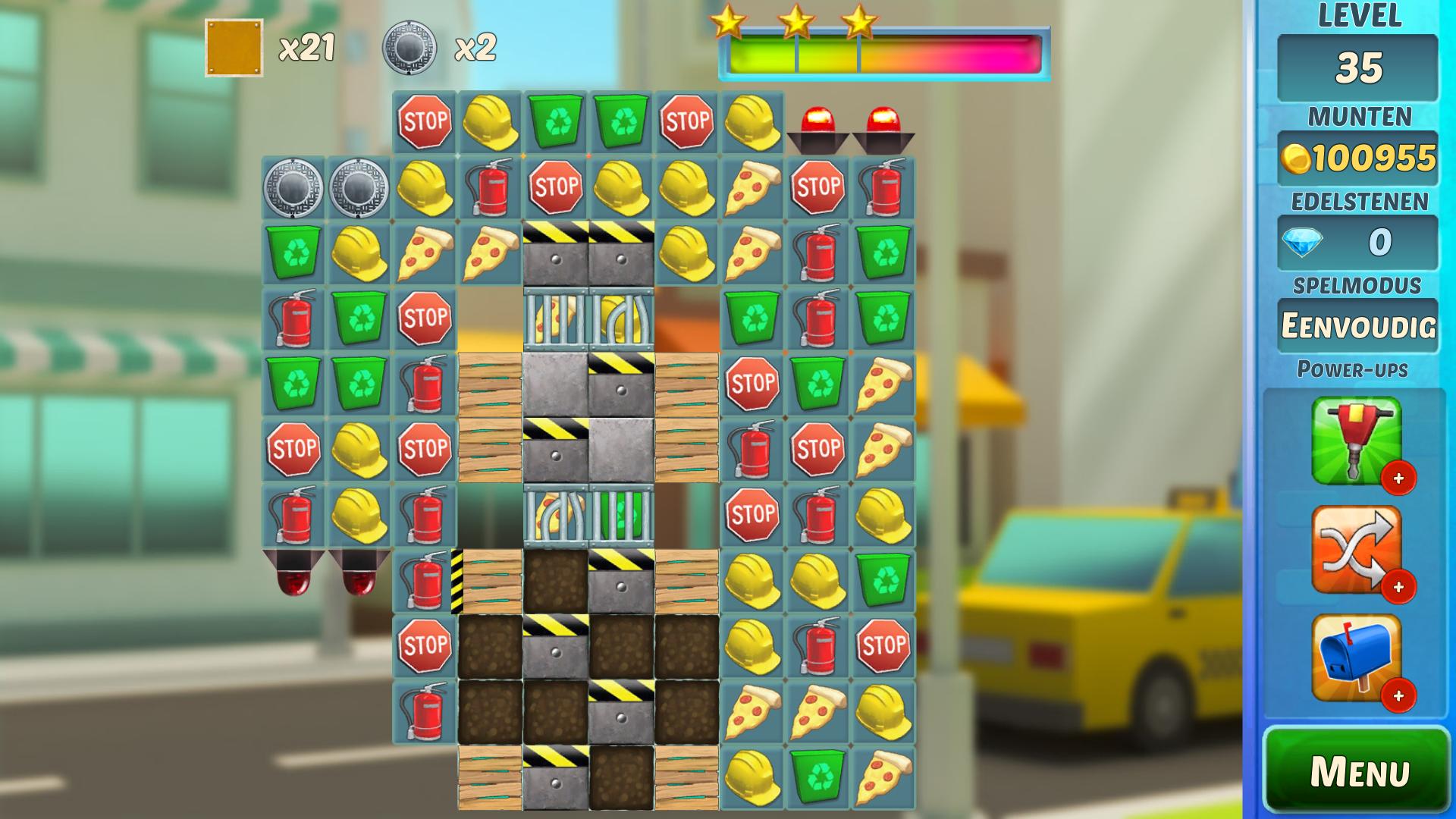Image resolution: width=1456 pixels, height=819 pixels.
Task: Use the shuffle arrows power-up
Action: click(x=1356, y=548)
